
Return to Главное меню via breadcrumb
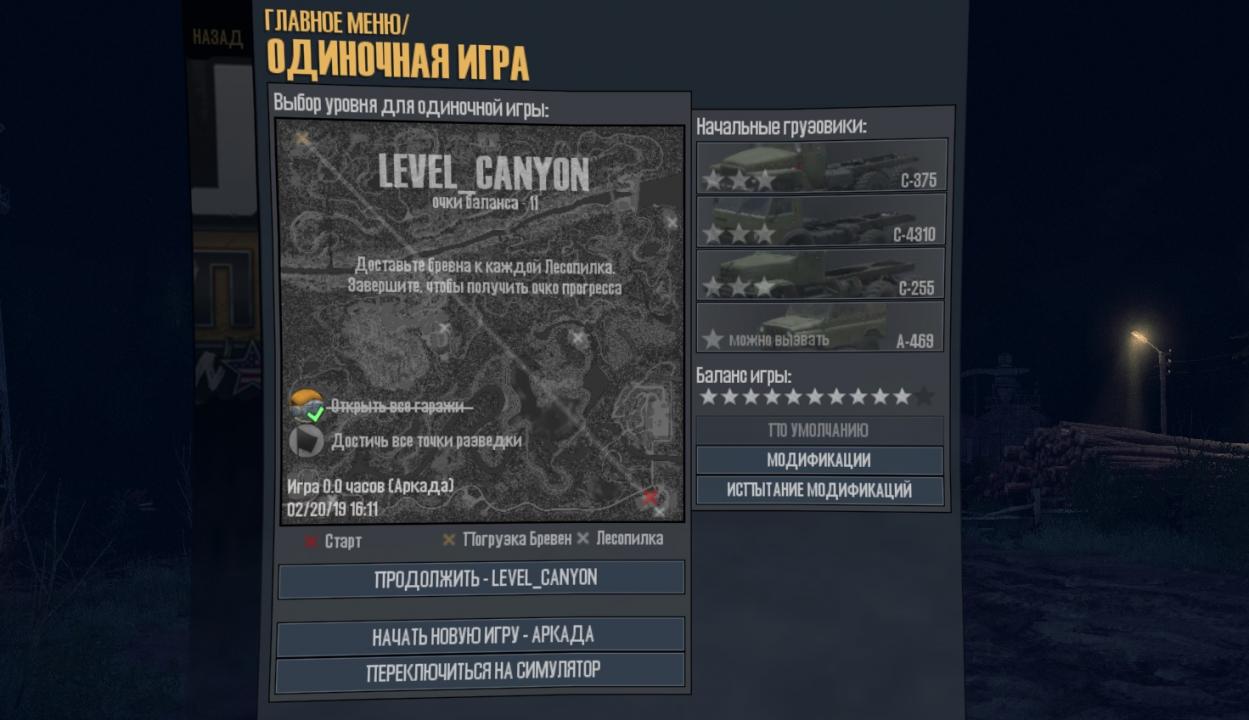coord(336,21)
